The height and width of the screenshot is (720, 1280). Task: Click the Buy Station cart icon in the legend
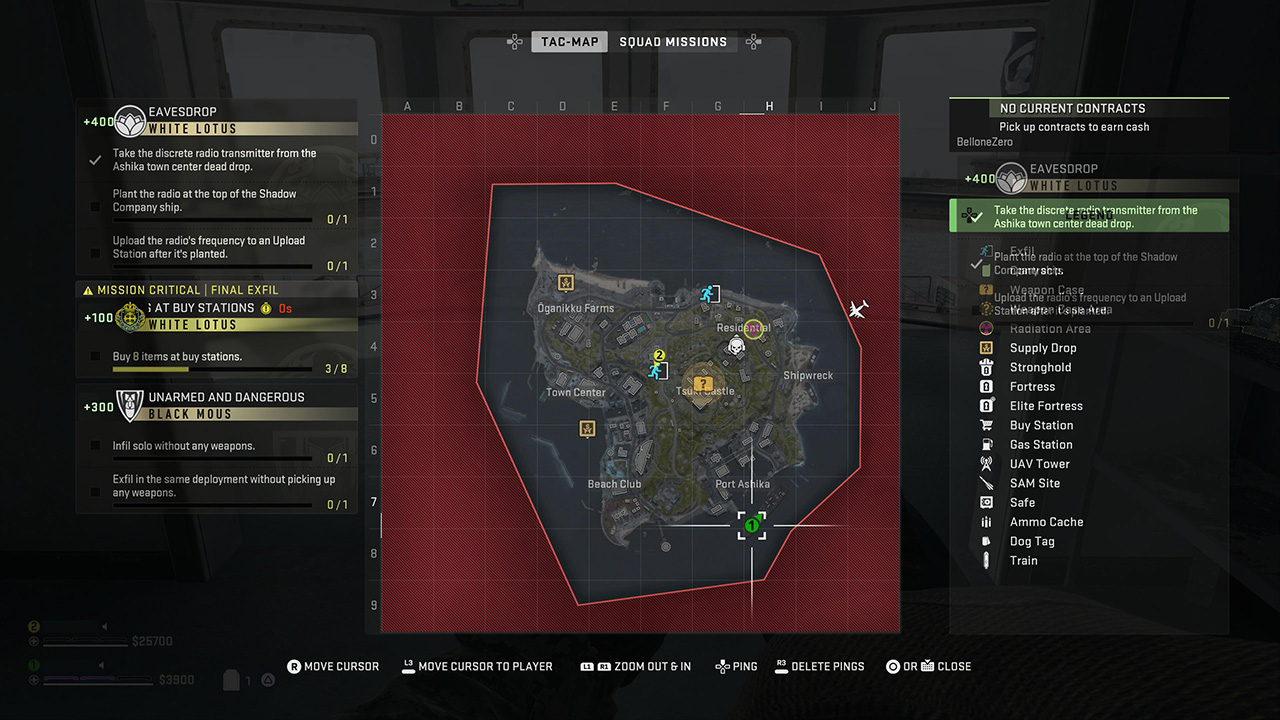[x=988, y=425]
